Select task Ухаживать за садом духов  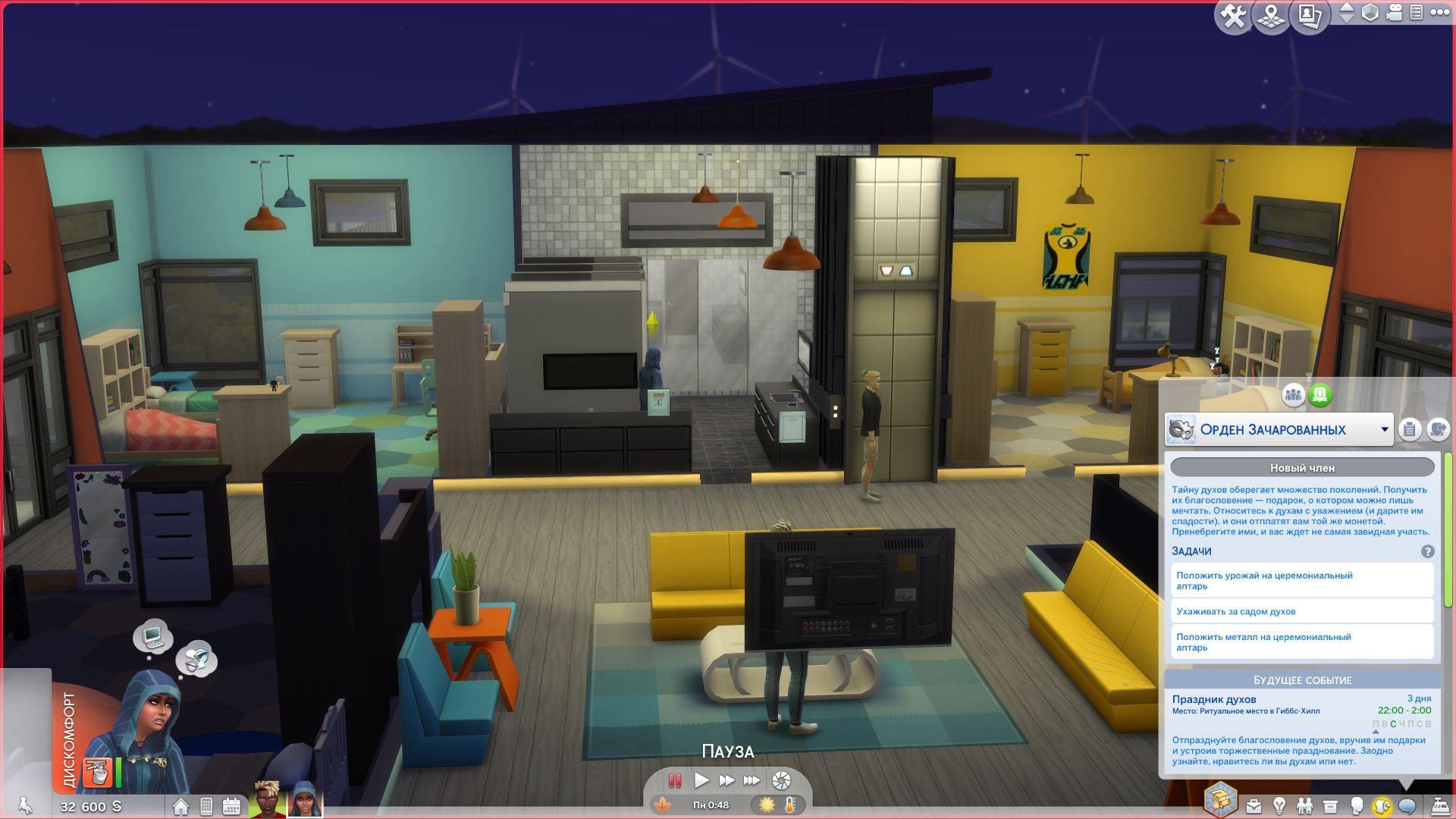pos(1301,611)
